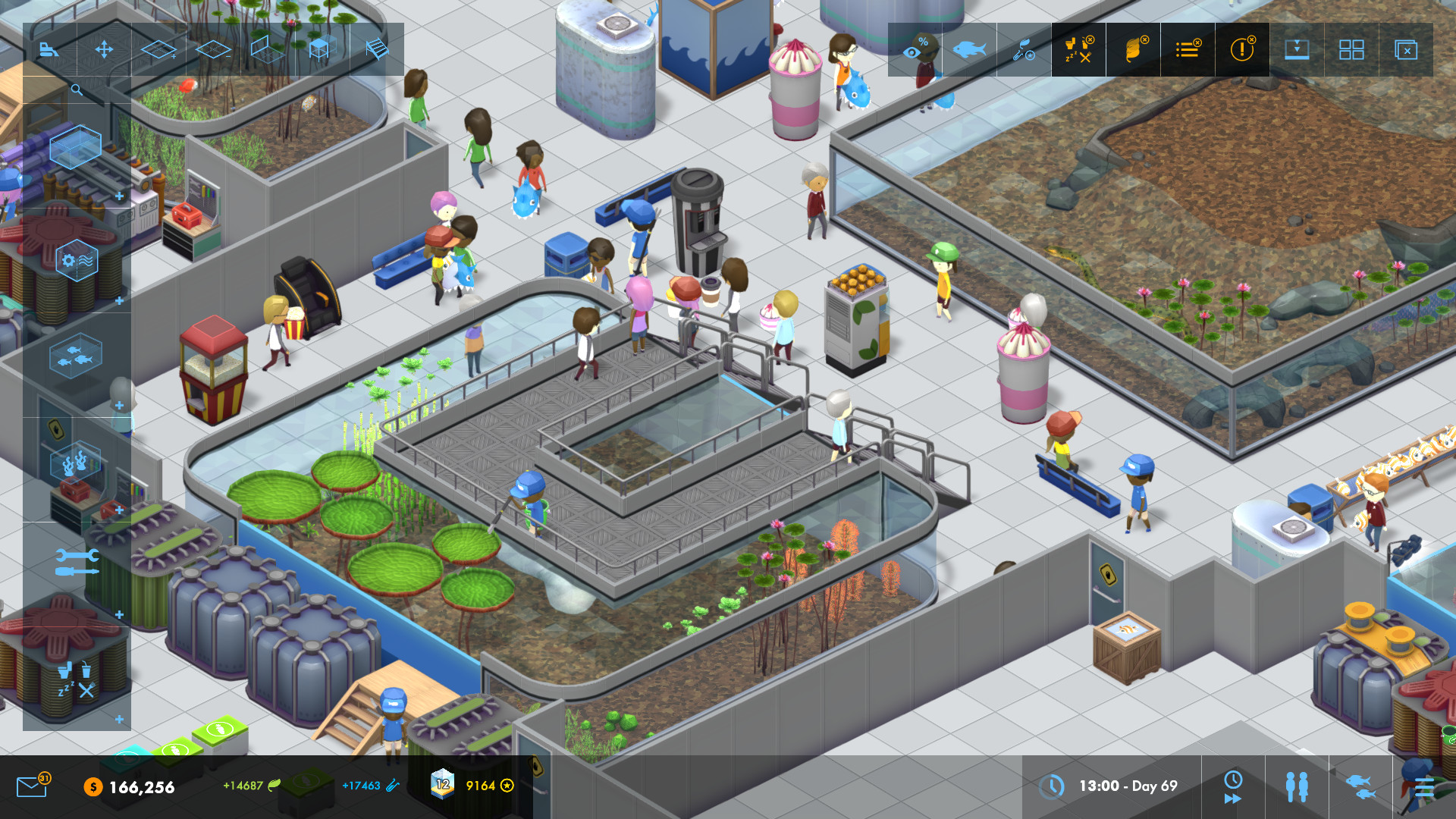The image size is (1456, 819).
Task: Select the move objects tool
Action: point(104,49)
